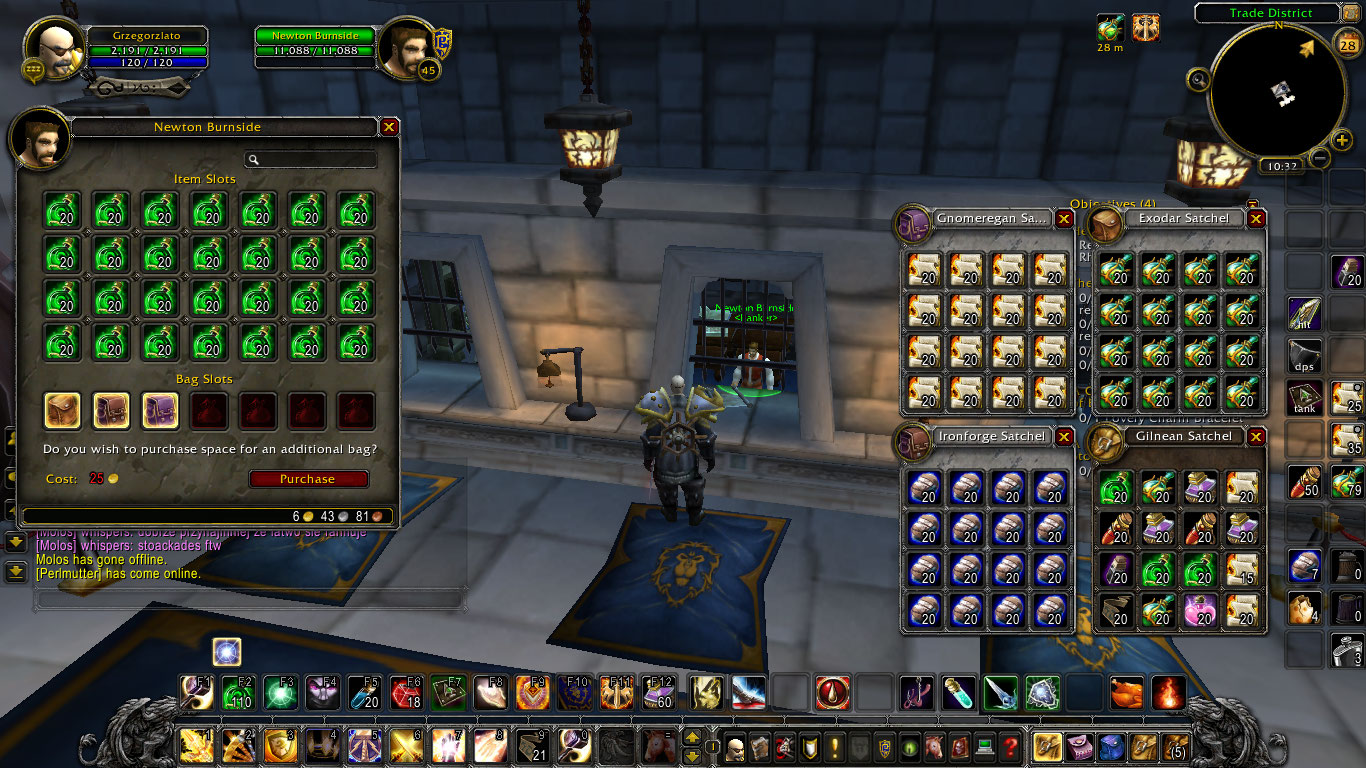Close the Ironforge Satchel bag

tap(1064, 437)
